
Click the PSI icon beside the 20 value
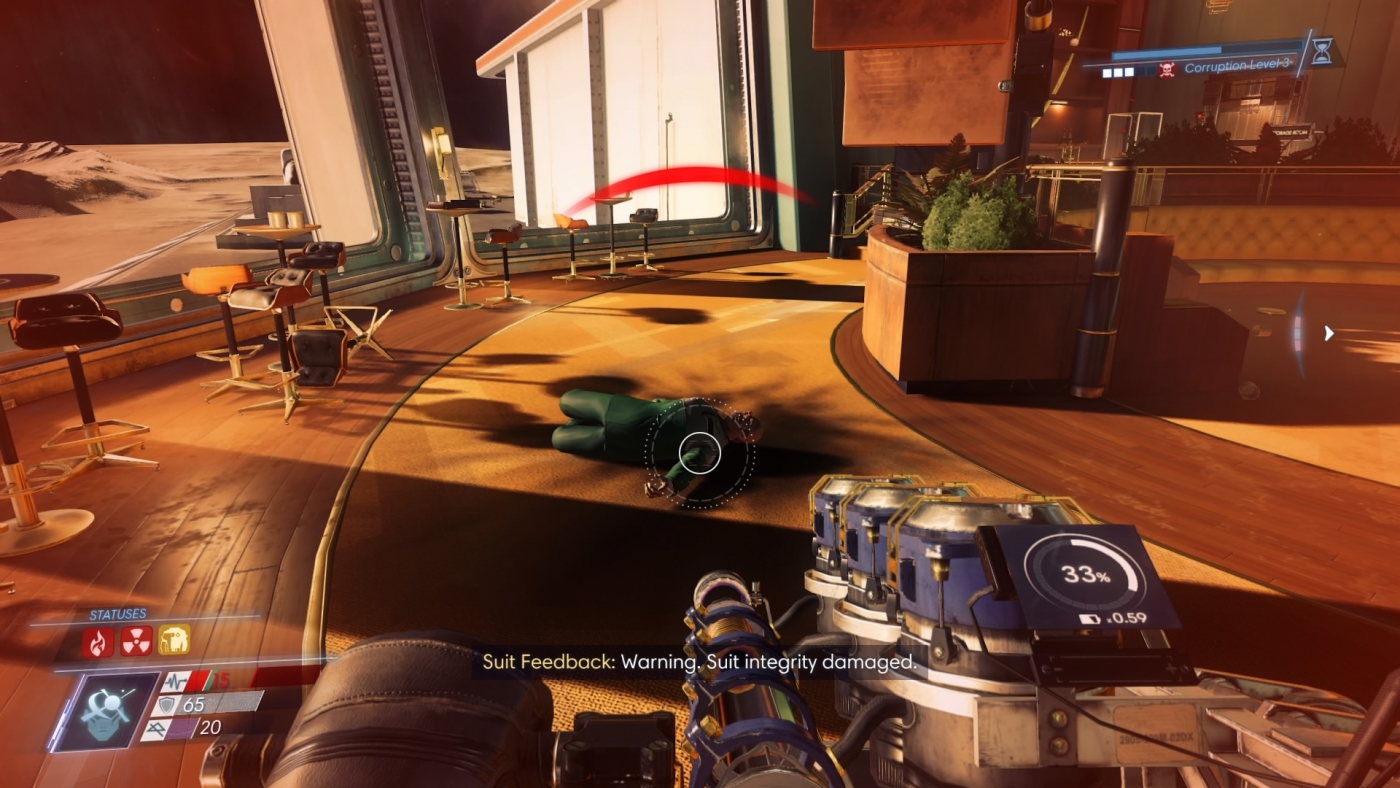(155, 728)
